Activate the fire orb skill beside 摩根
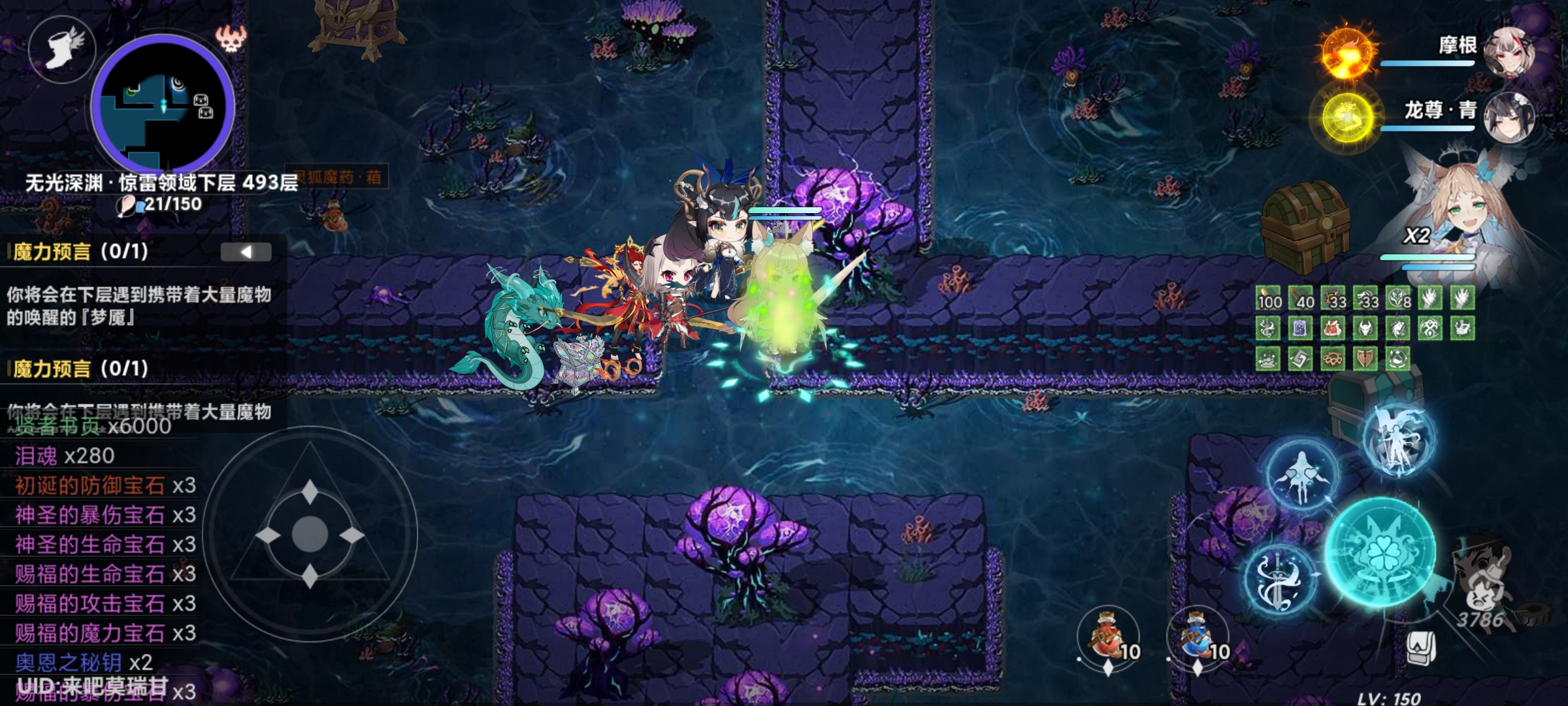Screen dimensions: 1568x706 click(x=1347, y=52)
